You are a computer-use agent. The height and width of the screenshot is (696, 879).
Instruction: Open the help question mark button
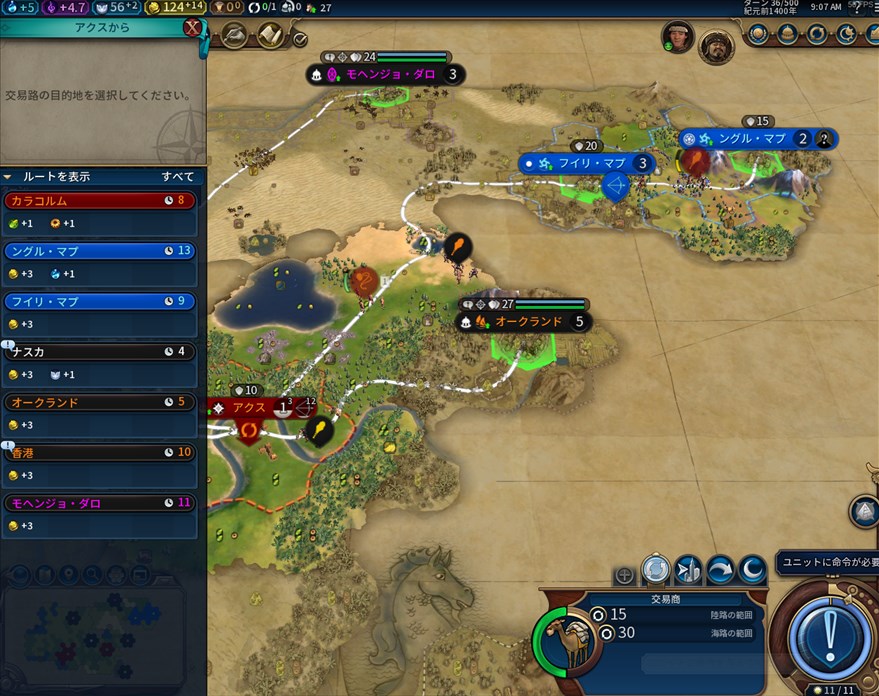click(856, 8)
